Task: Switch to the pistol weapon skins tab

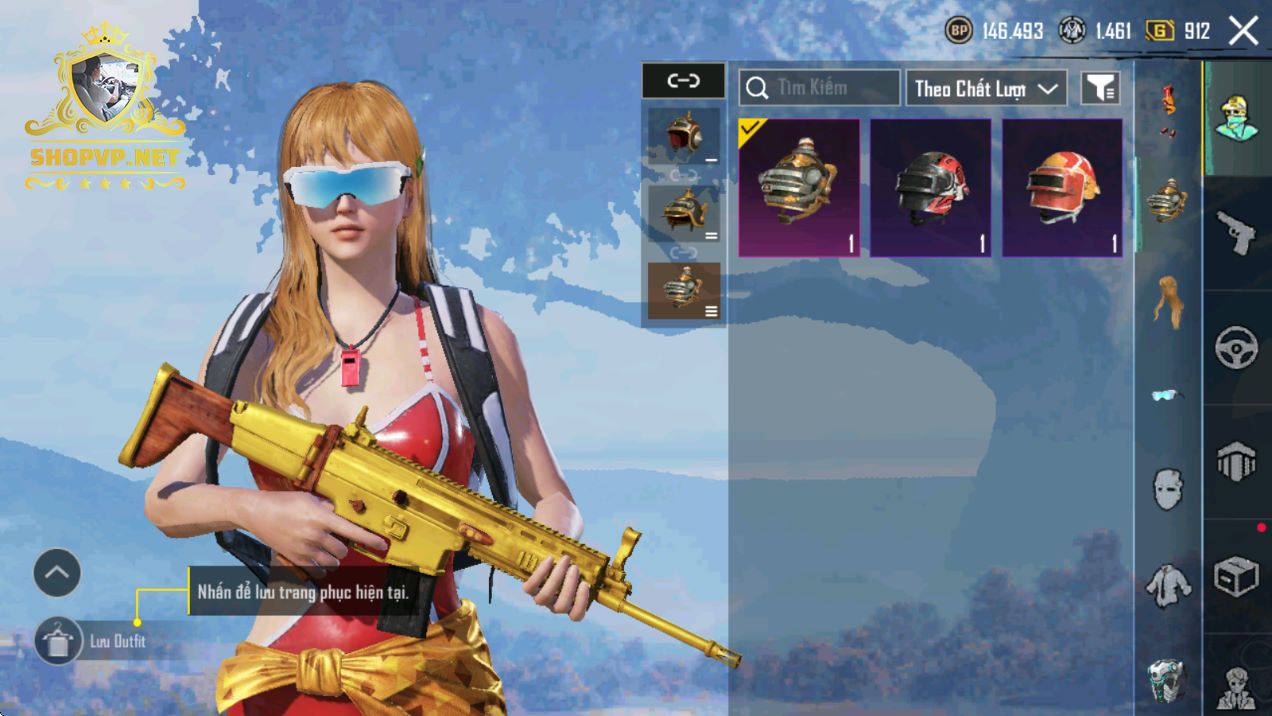Action: 1237,232
